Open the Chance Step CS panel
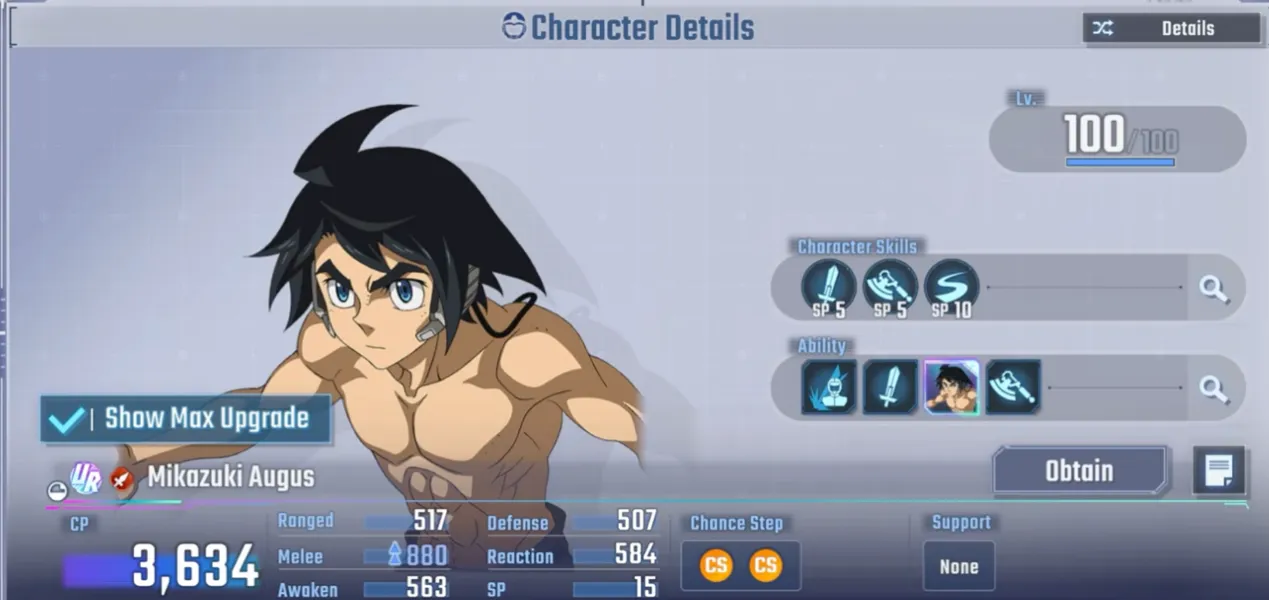Viewport: 1269px width, 600px height. [740, 566]
